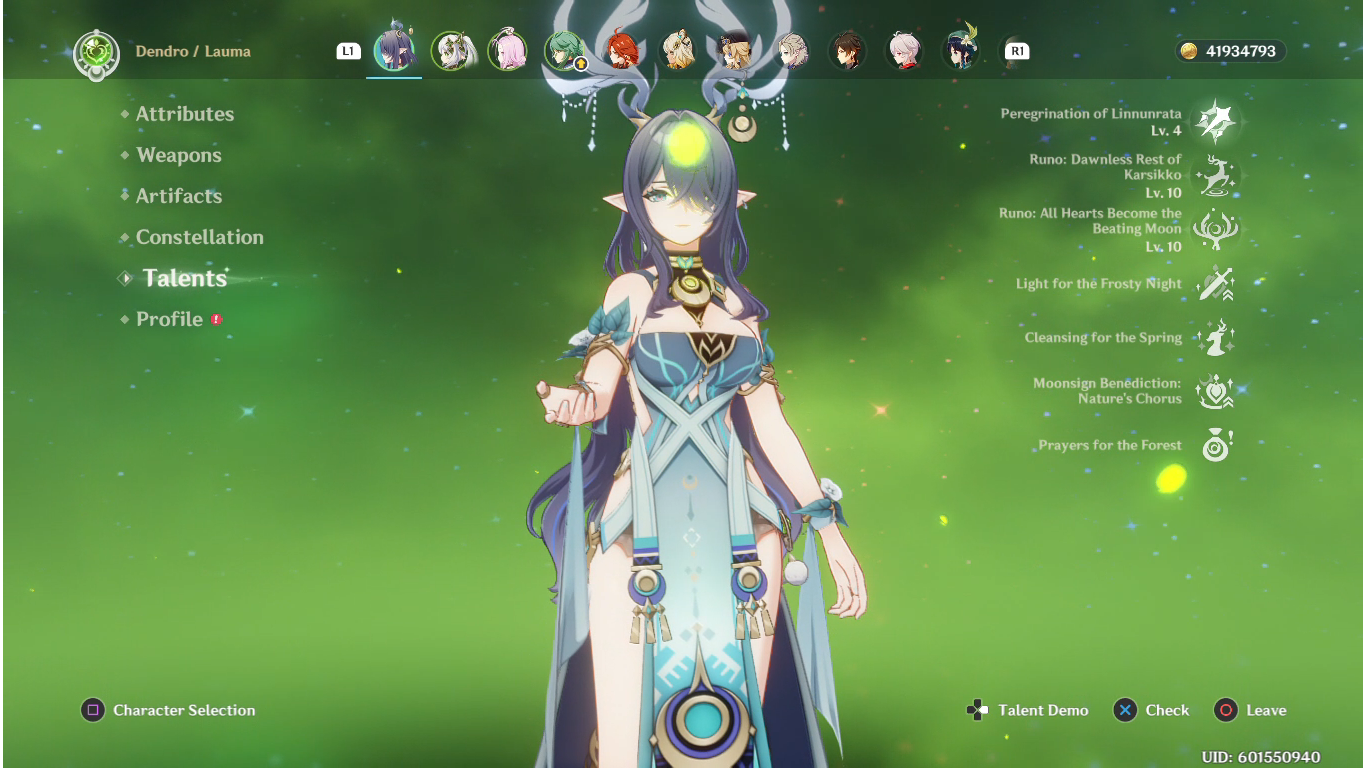Viewport: 1366px width, 768px height.
Task: Select Artifacts in the side menu
Action: [179, 196]
